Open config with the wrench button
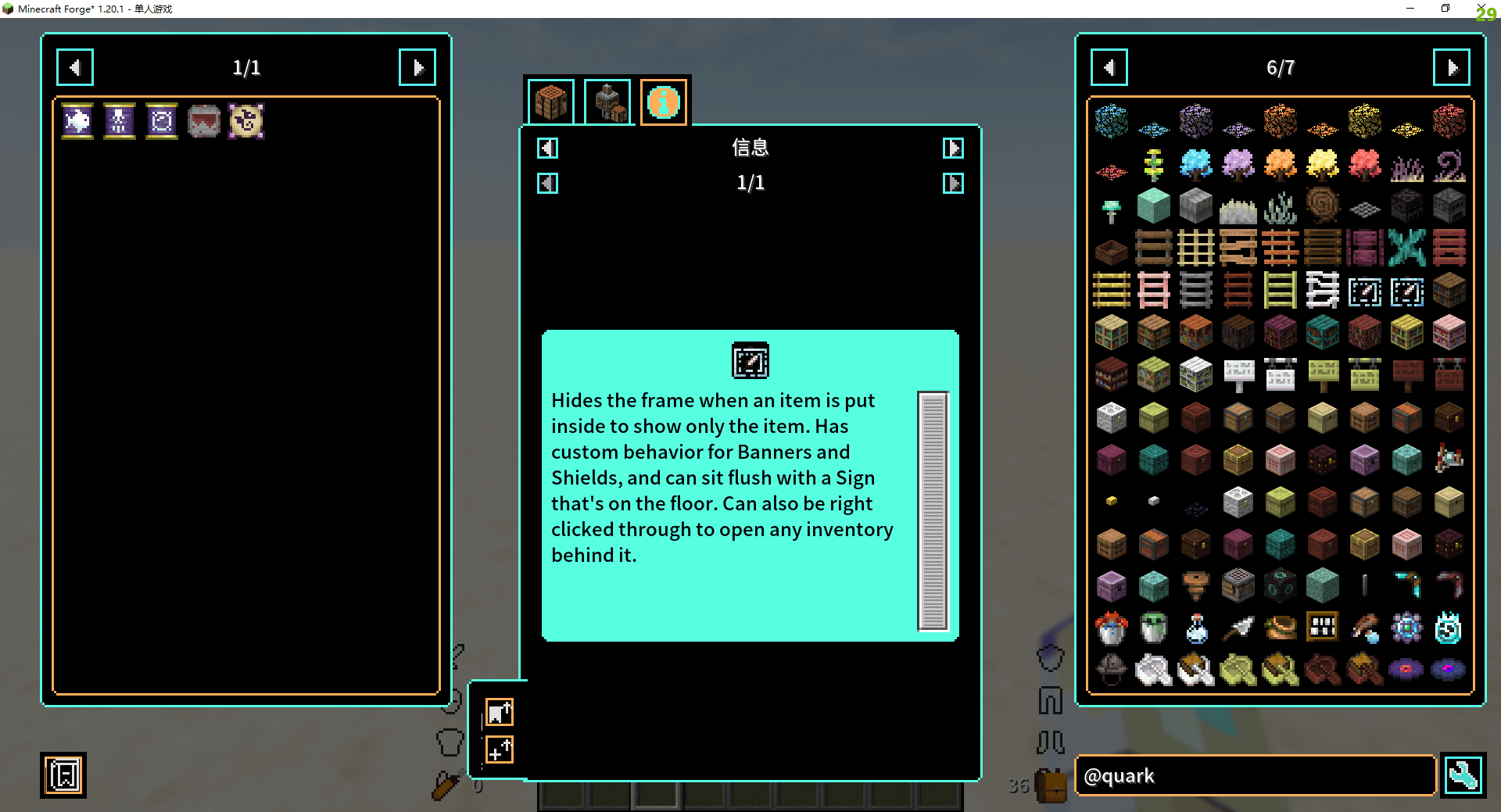1501x812 pixels. [x=1463, y=776]
